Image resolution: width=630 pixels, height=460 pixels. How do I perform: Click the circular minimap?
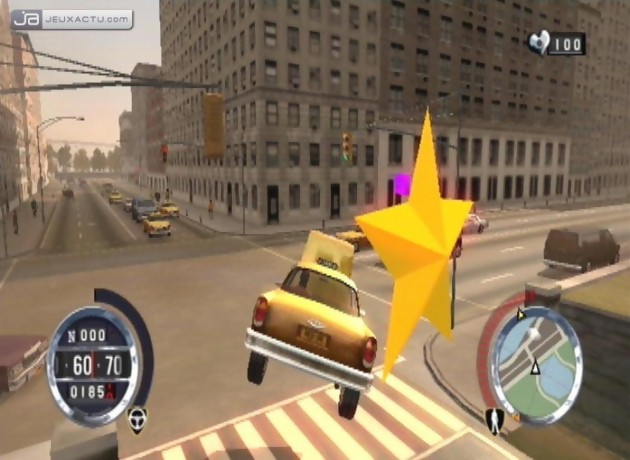click(x=537, y=364)
